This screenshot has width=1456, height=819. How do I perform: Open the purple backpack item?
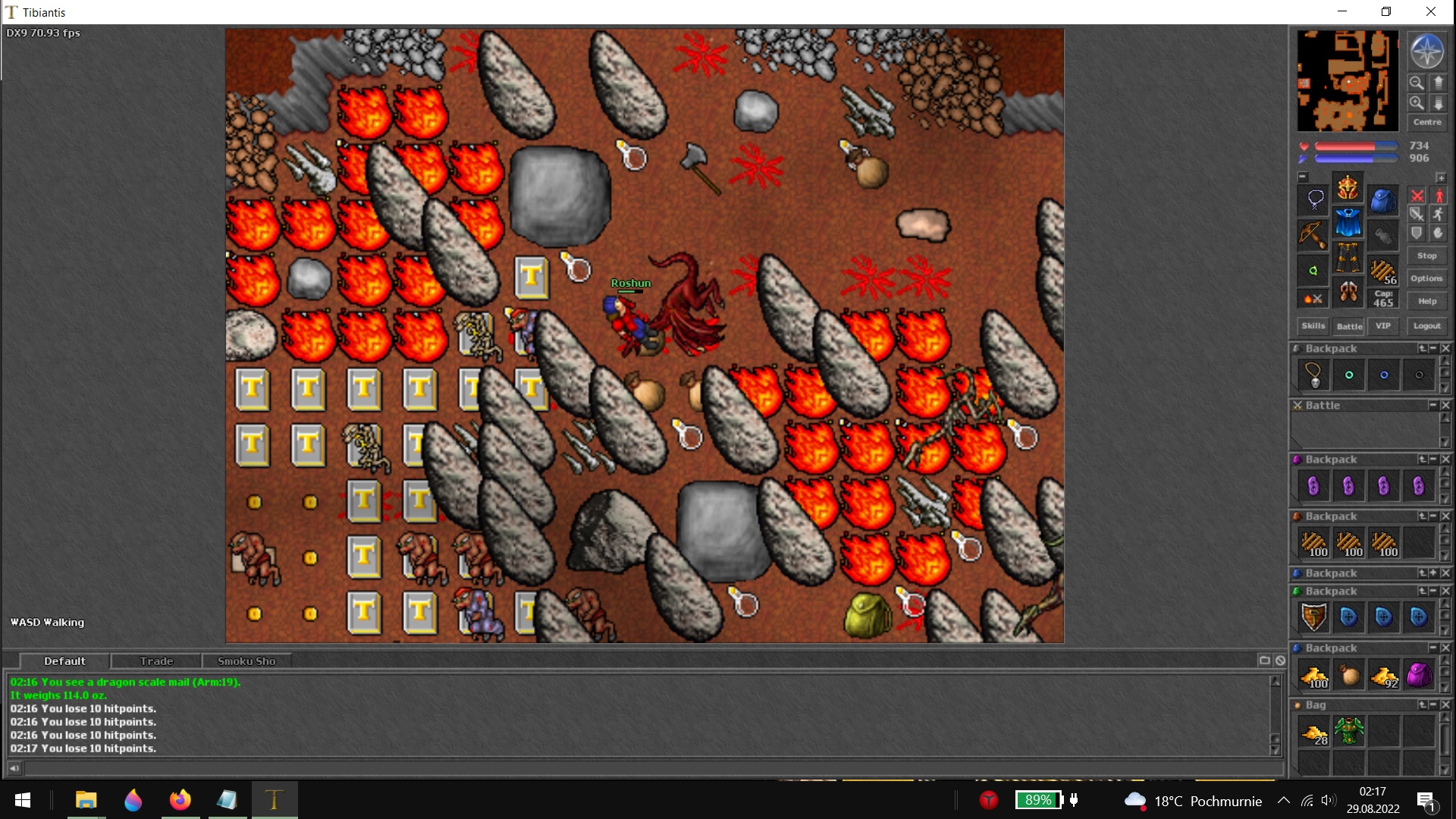click(1418, 675)
